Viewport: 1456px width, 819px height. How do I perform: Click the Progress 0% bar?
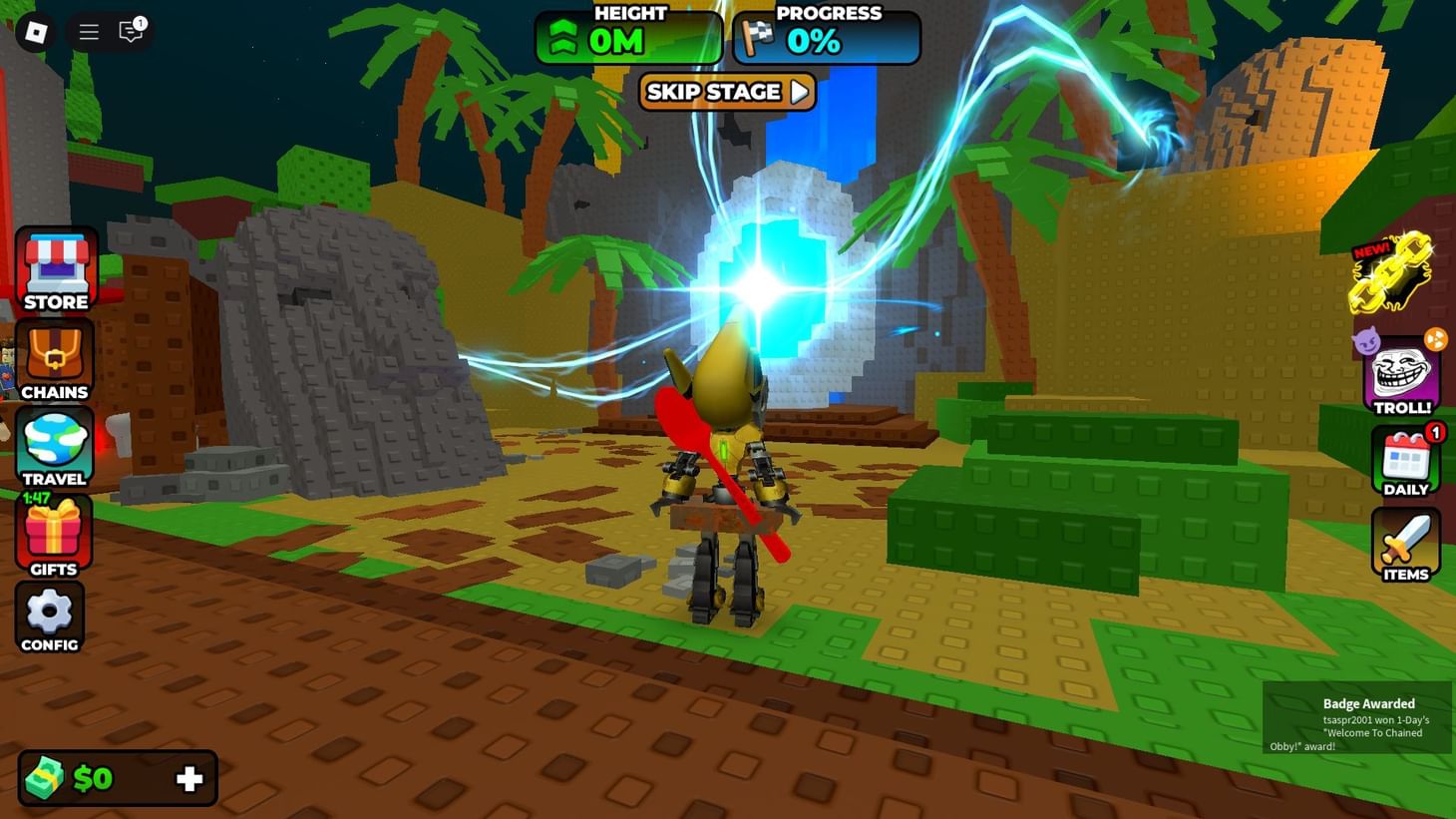pos(826,38)
